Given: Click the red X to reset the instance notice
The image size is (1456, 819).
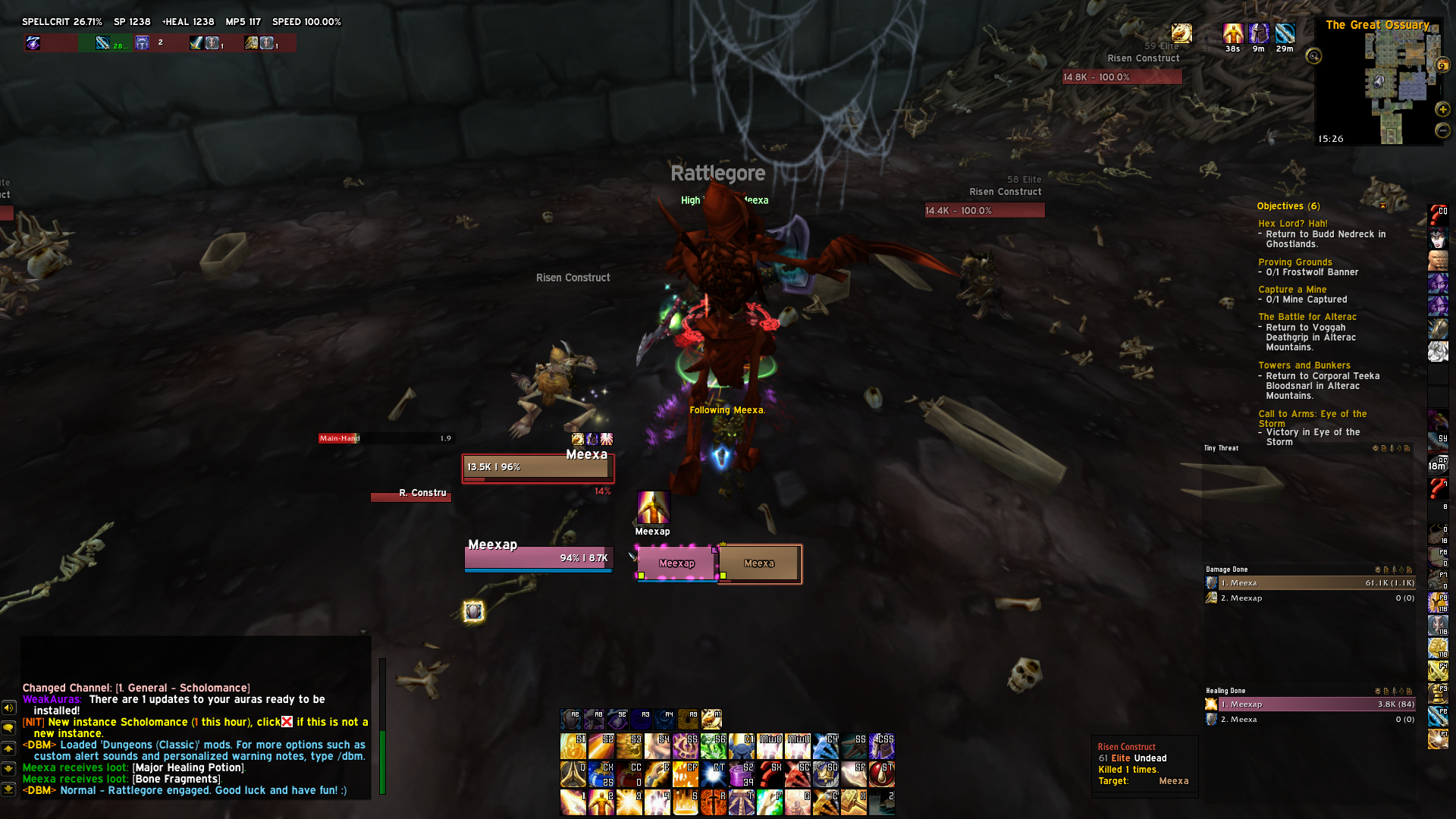Looking at the screenshot, I should pyautogui.click(x=287, y=722).
